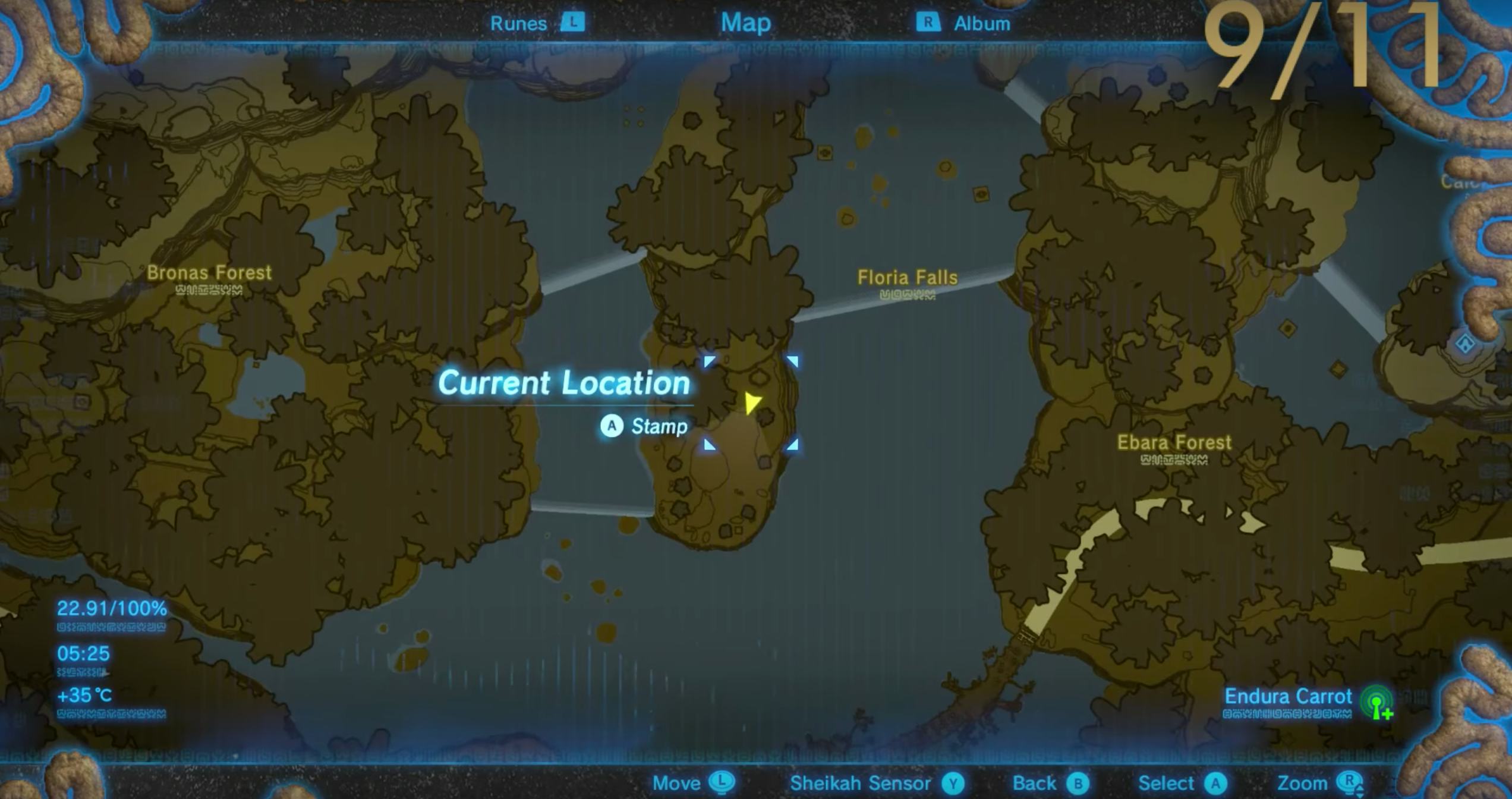Click the Select option in the bottom bar
This screenshot has width=1512, height=799.
tap(1167, 783)
